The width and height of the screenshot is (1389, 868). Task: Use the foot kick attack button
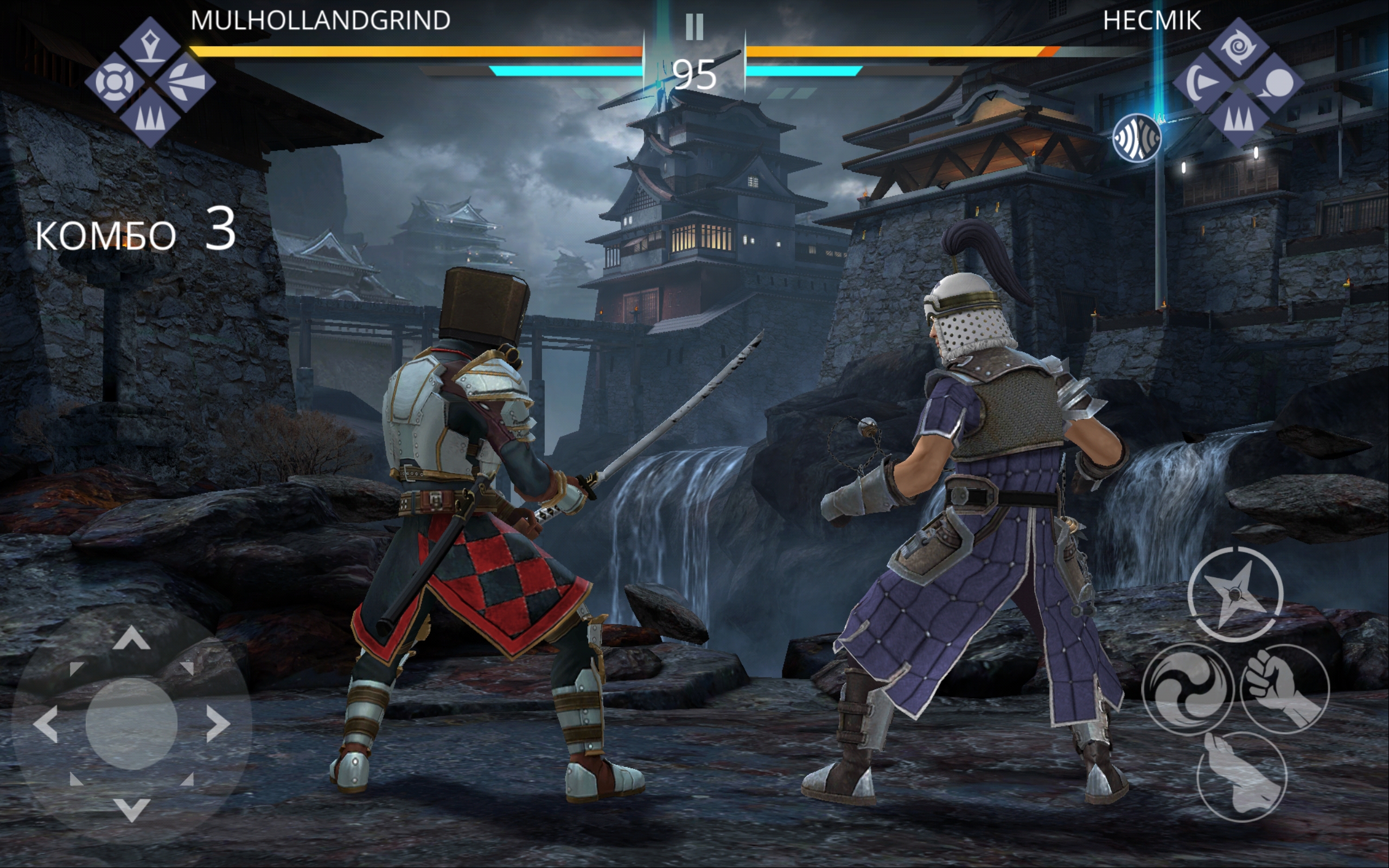pyautogui.click(x=1241, y=776)
